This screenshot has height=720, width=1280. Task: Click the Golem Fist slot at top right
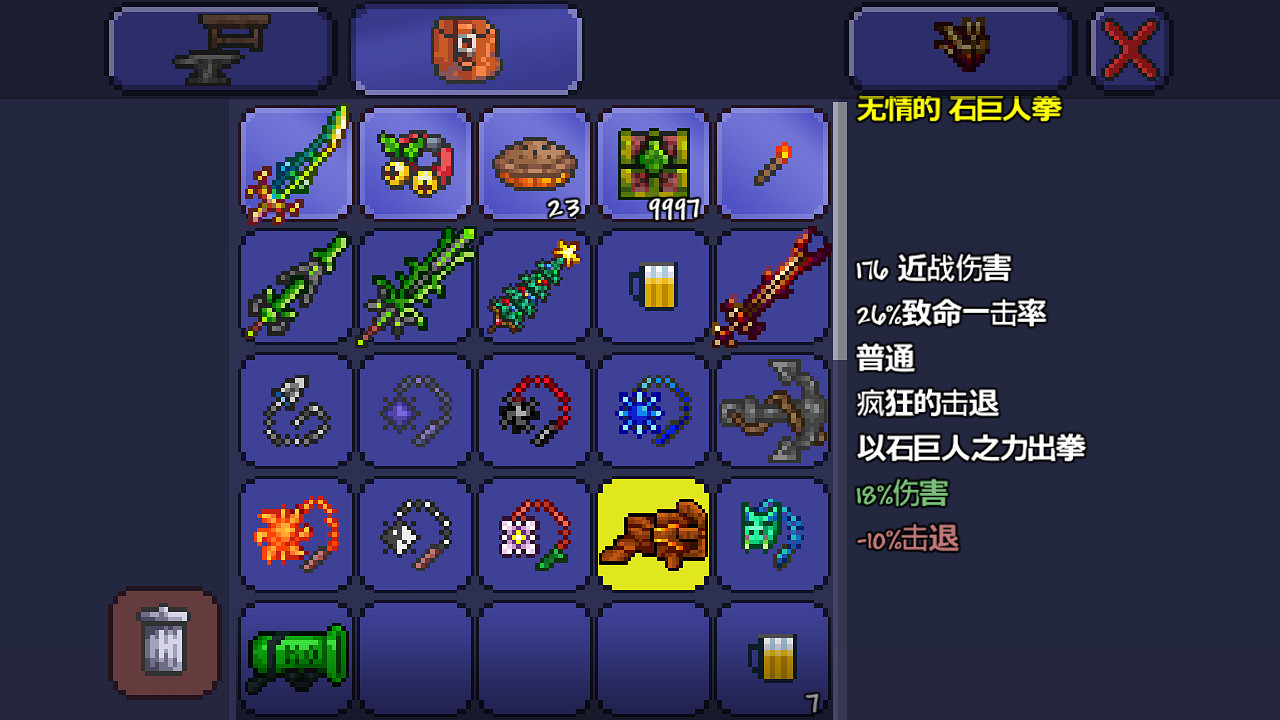pyautogui.click(x=958, y=47)
